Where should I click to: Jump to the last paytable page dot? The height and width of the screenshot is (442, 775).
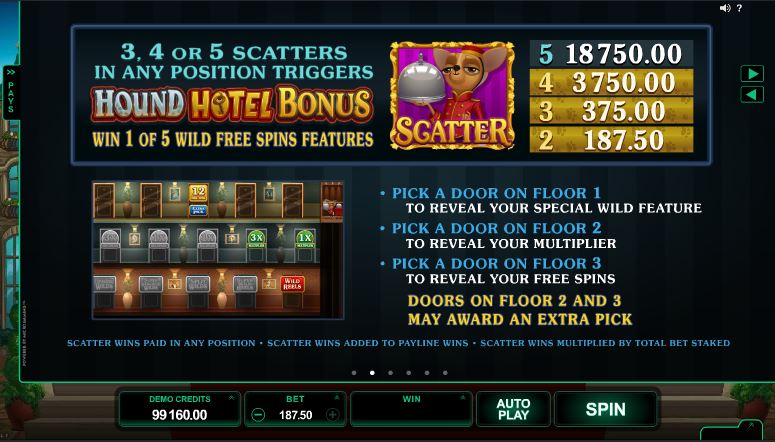coord(445,373)
